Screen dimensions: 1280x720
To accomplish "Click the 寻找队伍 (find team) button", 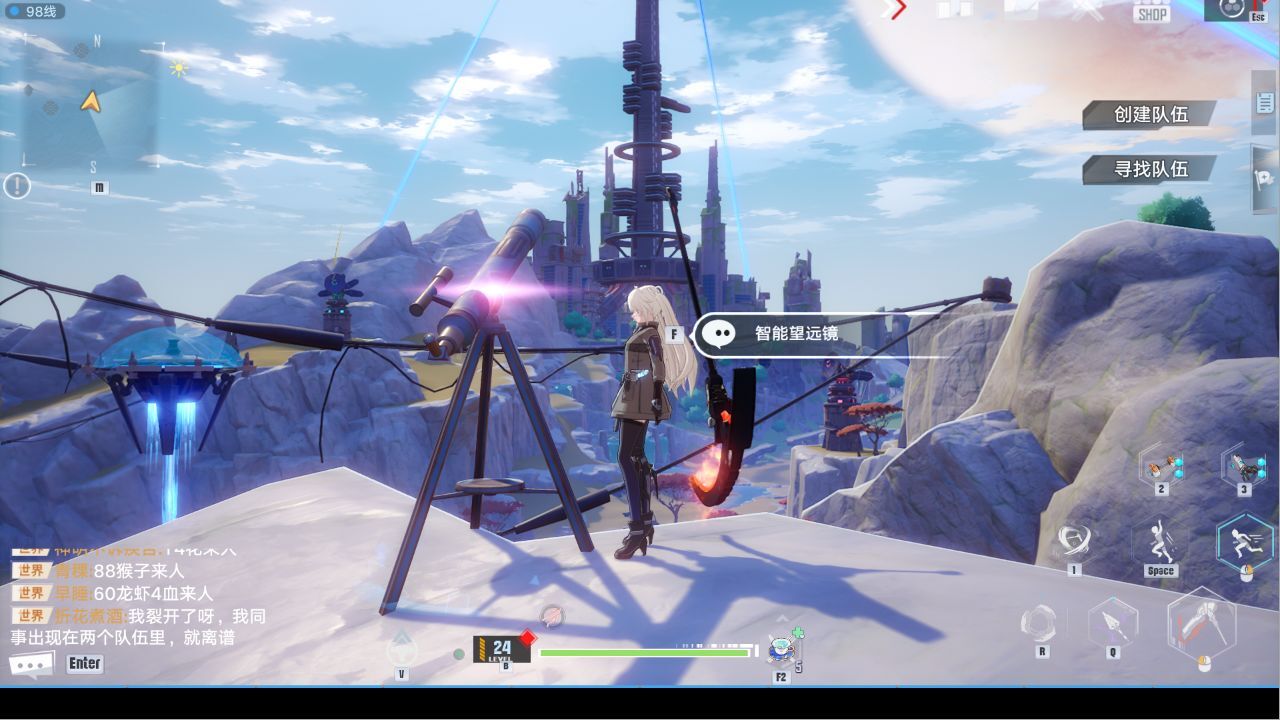I will point(1150,170).
